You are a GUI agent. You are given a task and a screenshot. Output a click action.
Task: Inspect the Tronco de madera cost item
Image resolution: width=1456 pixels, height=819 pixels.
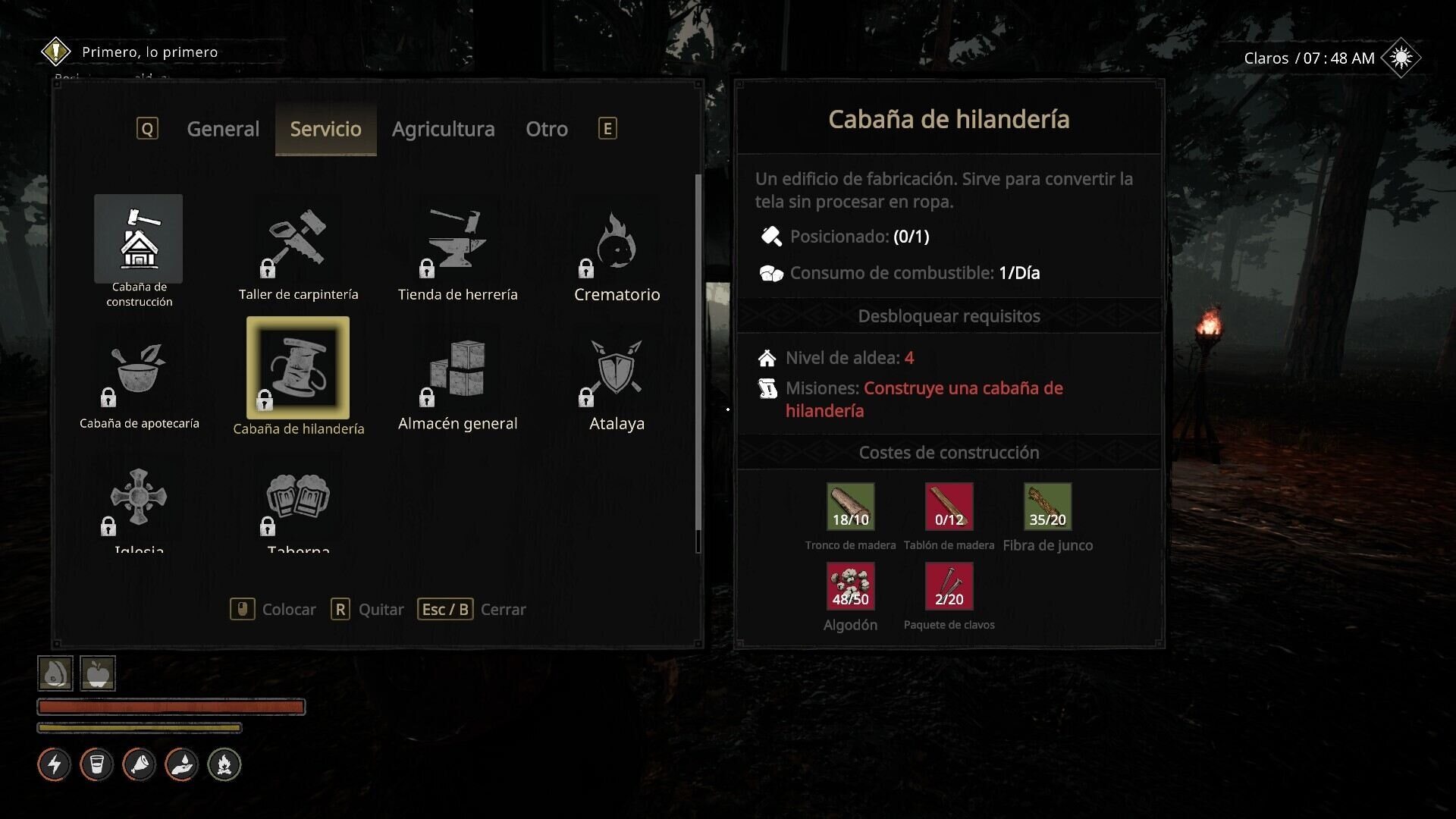[x=850, y=507]
